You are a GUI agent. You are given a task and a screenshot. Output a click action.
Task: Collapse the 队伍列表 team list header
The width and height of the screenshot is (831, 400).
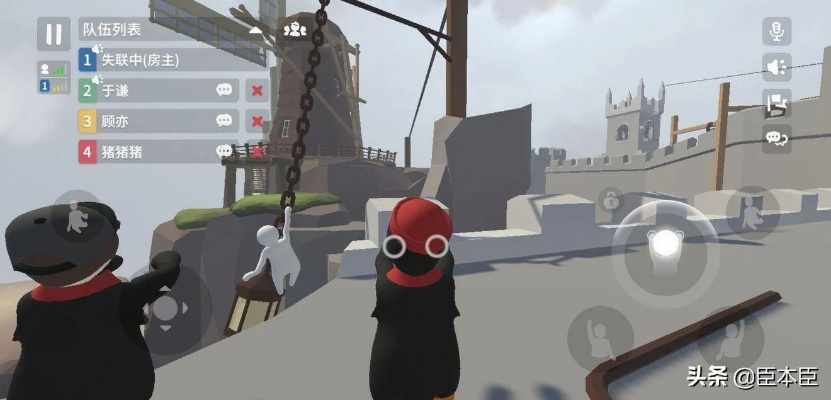click(256, 30)
